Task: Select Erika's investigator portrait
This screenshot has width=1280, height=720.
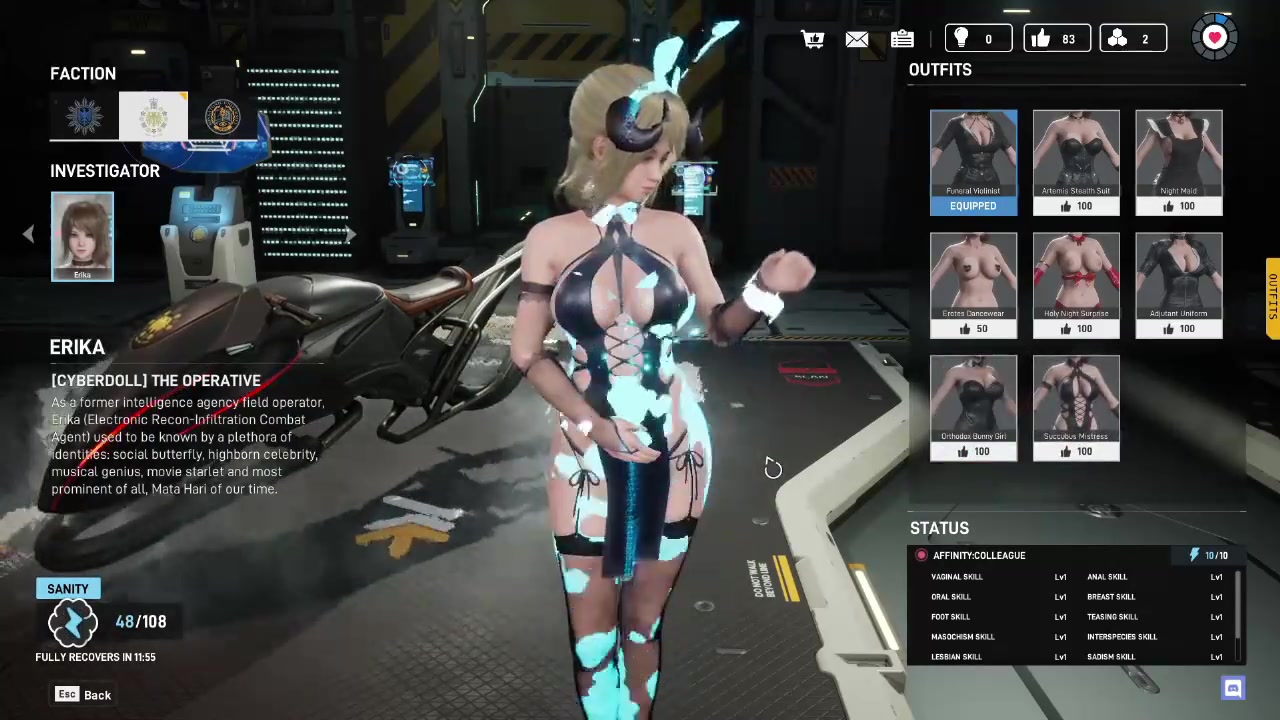Action: 82,236
